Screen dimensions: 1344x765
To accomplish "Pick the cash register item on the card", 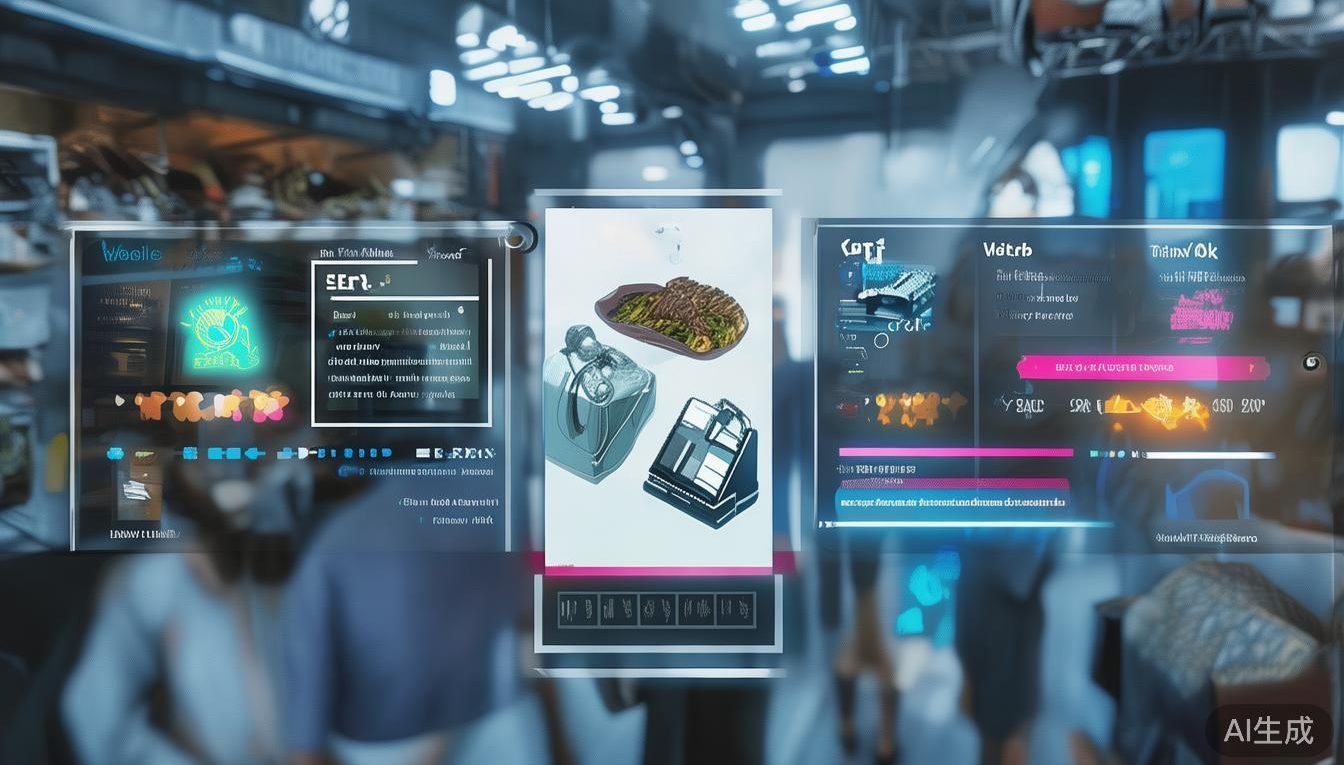I will [701, 460].
